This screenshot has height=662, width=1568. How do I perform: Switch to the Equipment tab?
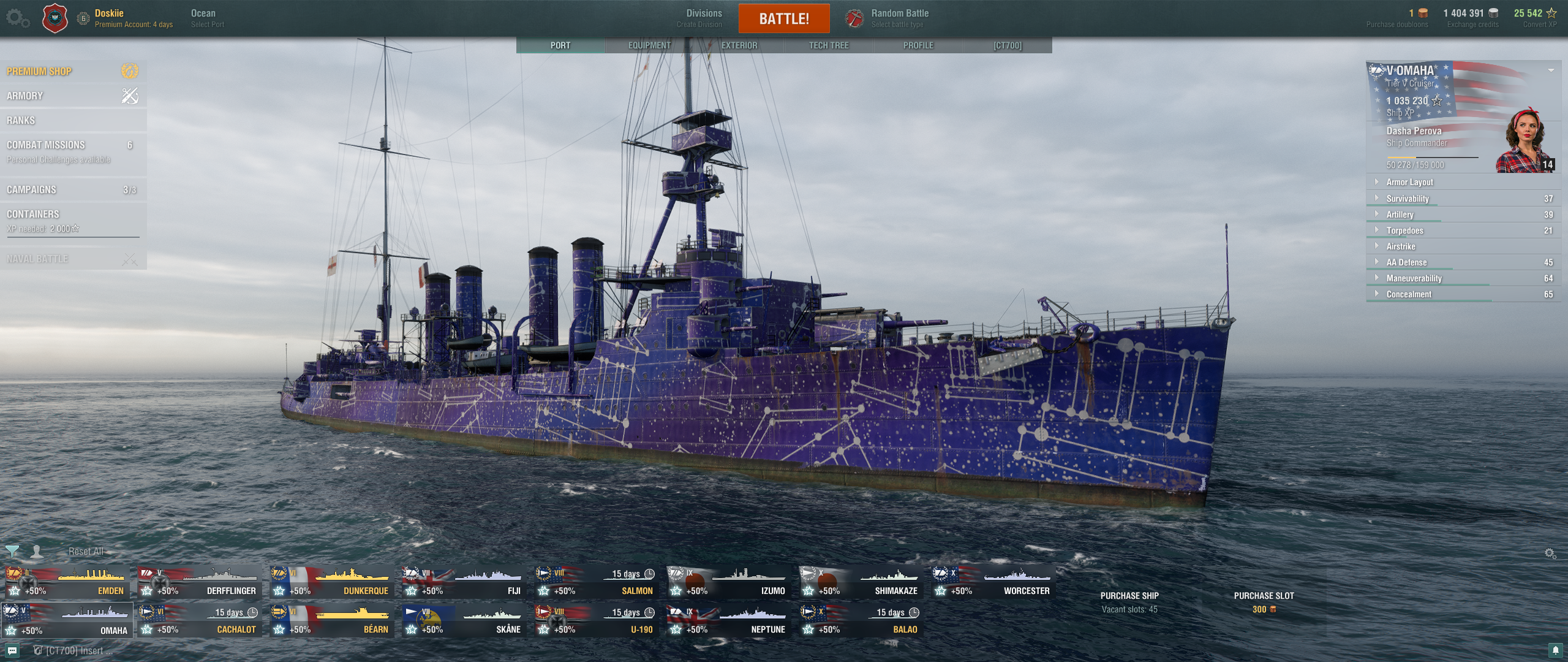point(649,45)
